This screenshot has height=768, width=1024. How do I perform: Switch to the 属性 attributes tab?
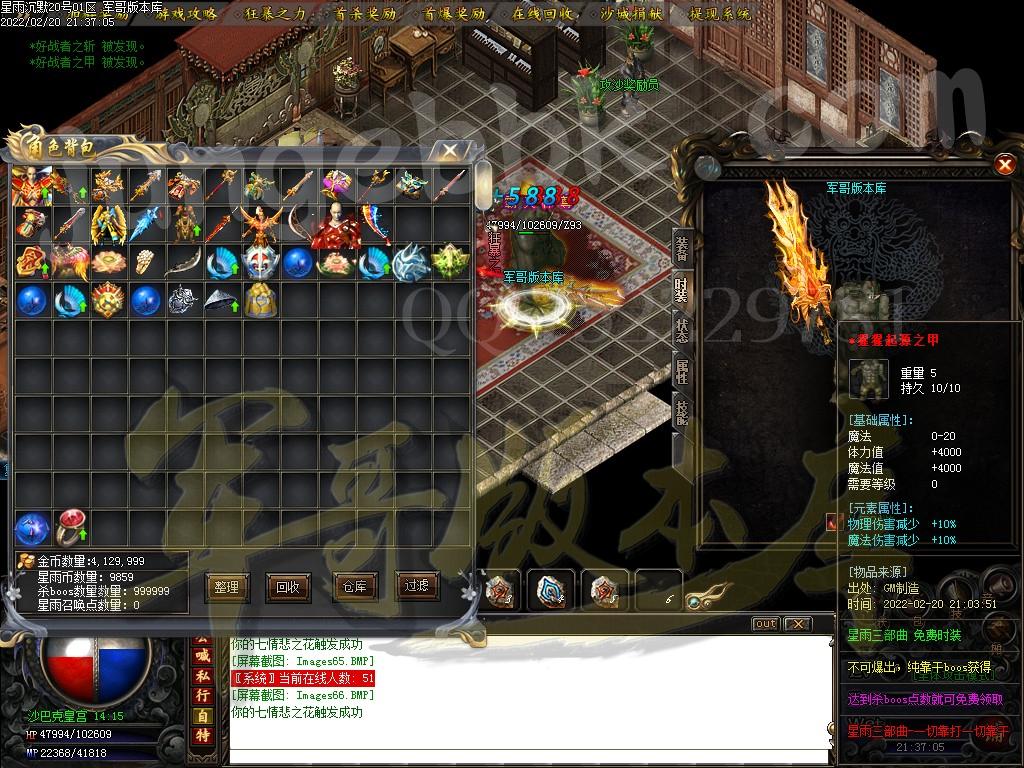(x=682, y=373)
